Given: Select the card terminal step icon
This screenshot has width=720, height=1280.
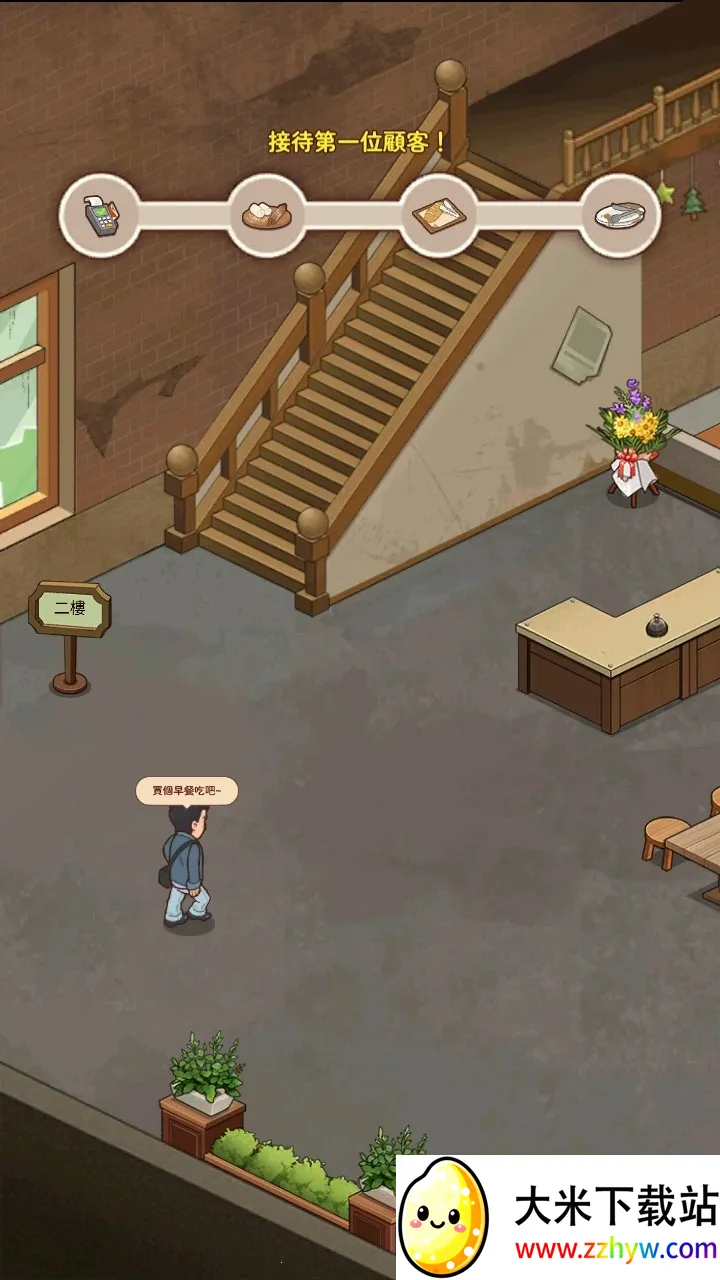Looking at the screenshot, I should click(98, 215).
